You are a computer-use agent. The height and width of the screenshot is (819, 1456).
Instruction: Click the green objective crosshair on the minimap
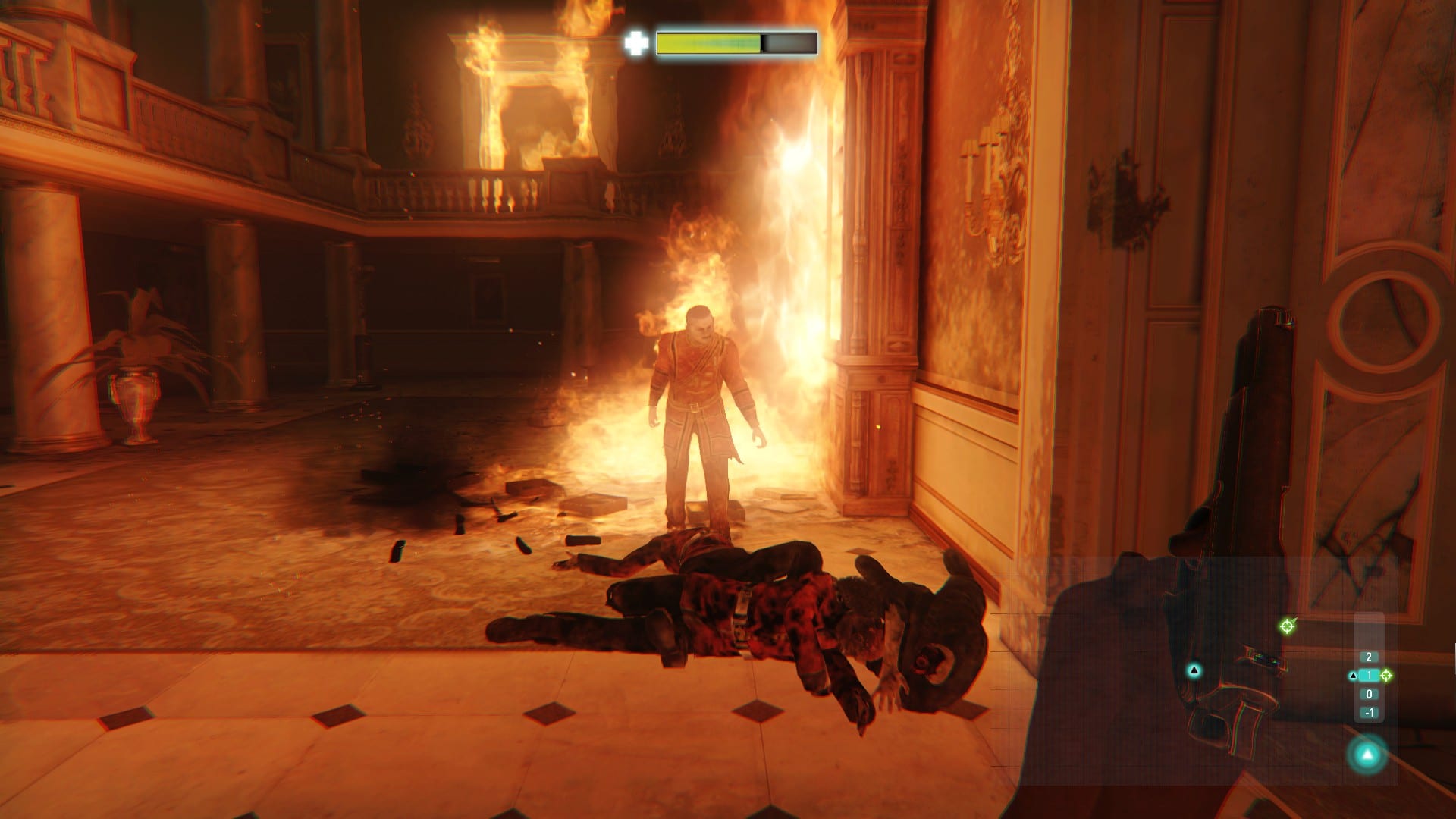(1286, 626)
